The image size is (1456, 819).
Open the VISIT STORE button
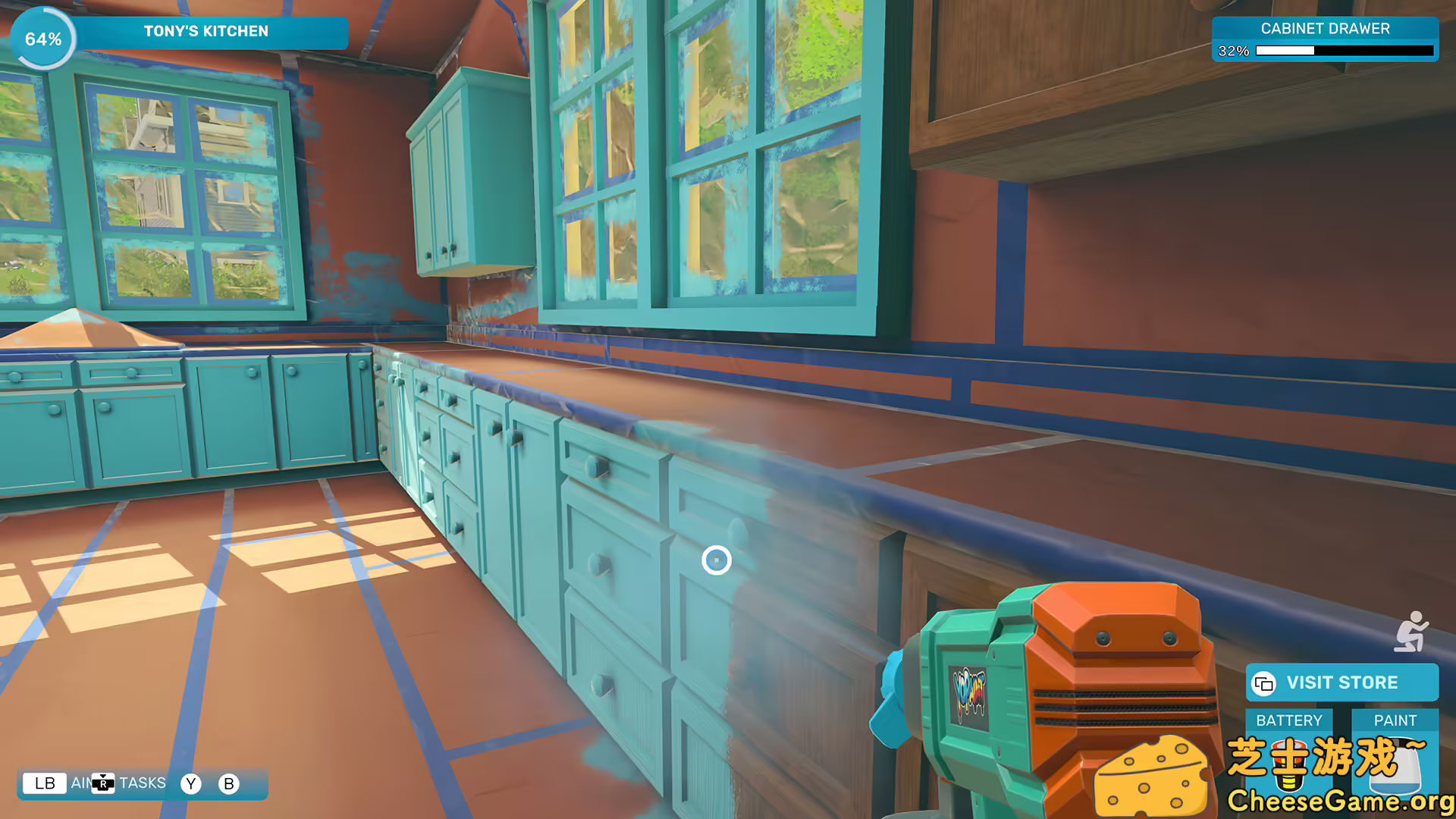tap(1342, 682)
